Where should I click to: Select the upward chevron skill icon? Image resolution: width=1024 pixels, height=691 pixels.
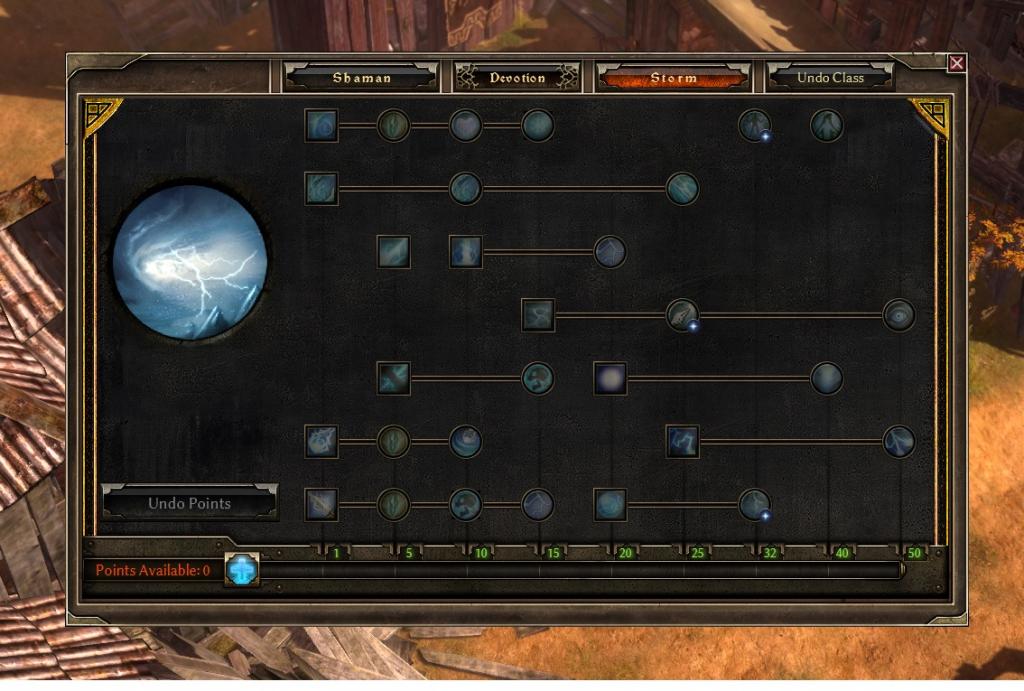tap(610, 252)
